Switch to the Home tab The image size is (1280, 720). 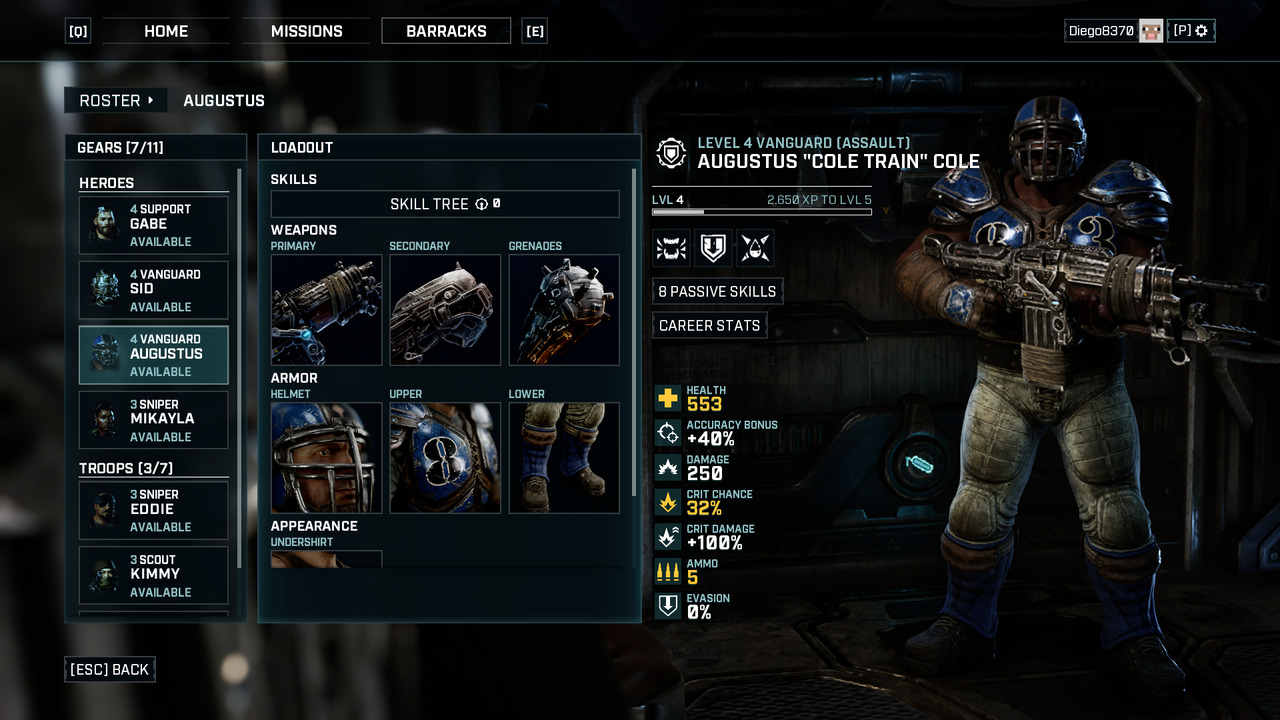coord(166,31)
